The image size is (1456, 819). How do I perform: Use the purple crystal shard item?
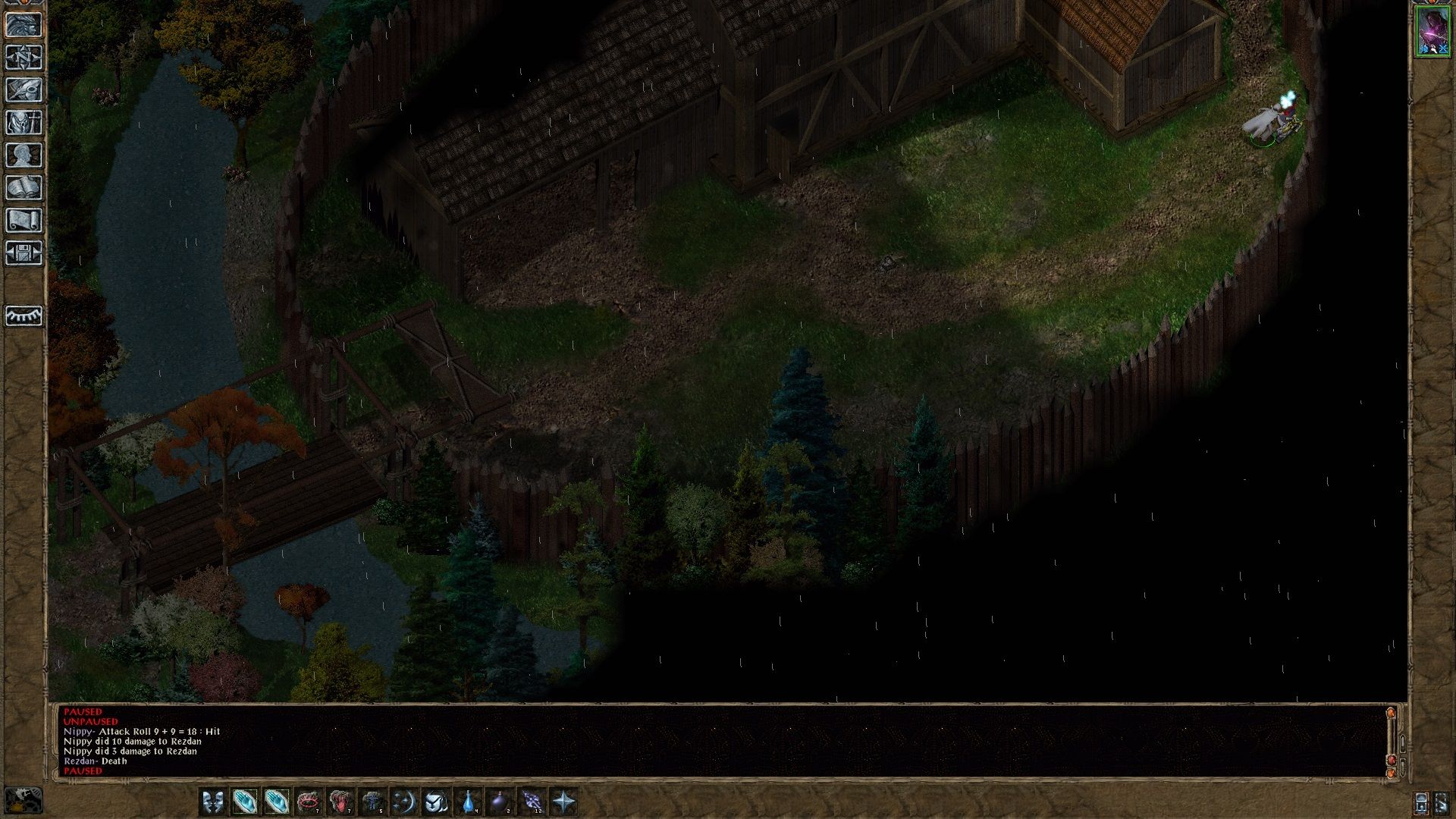pyautogui.click(x=532, y=802)
